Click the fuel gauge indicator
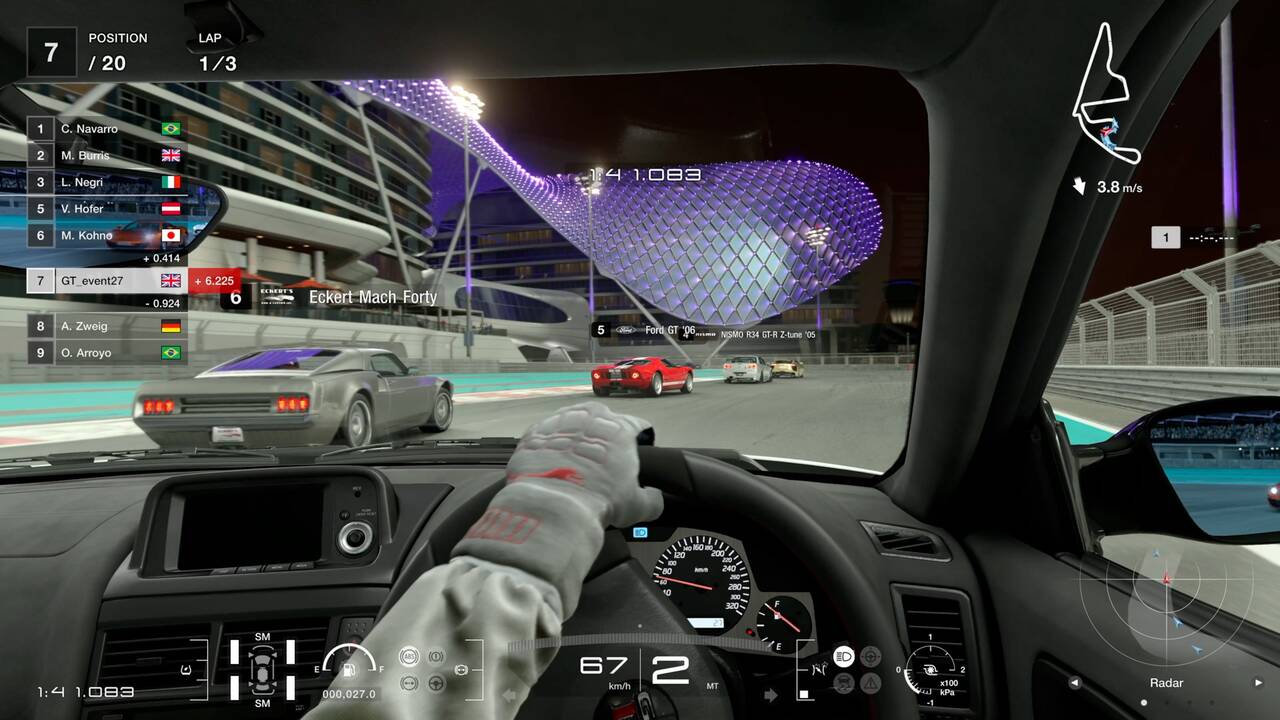The width and height of the screenshot is (1280, 720). point(350,663)
